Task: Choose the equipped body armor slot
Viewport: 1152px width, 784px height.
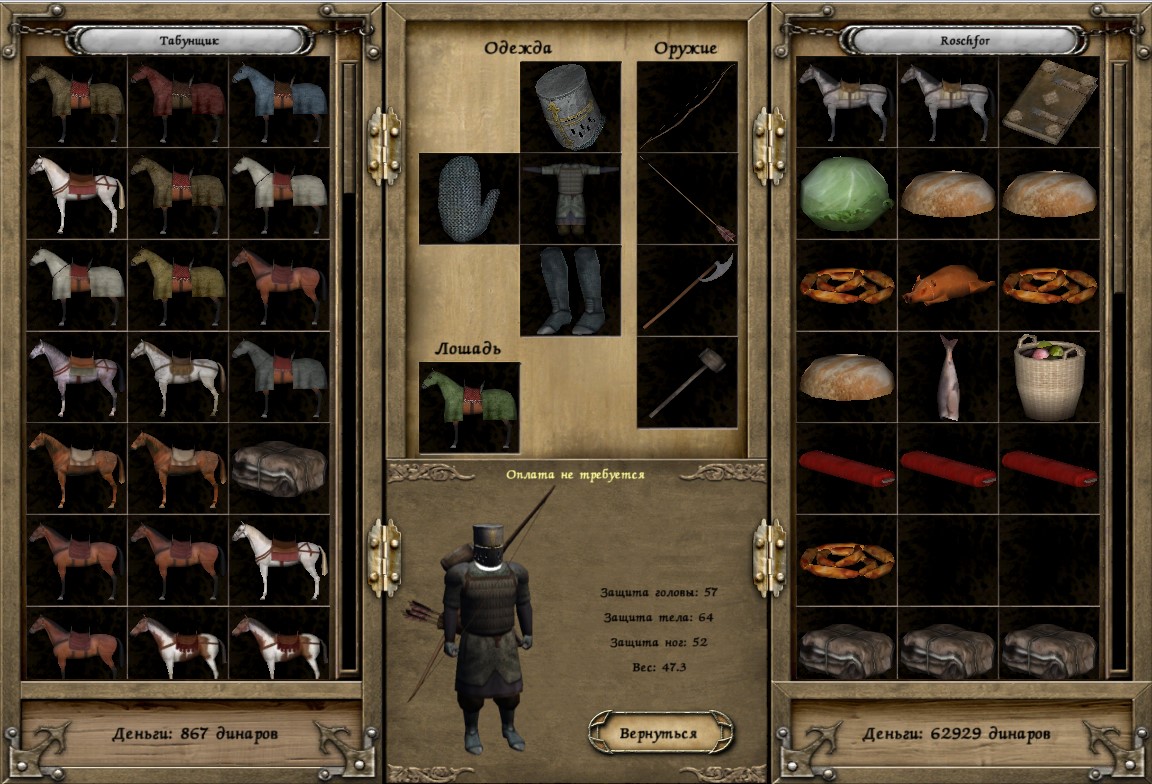Action: click(x=570, y=198)
